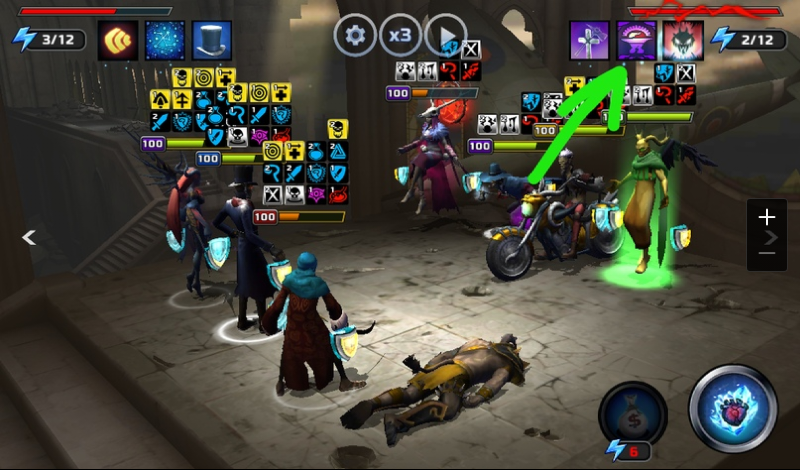
Task: Open the gear settings button
Action: (x=353, y=36)
